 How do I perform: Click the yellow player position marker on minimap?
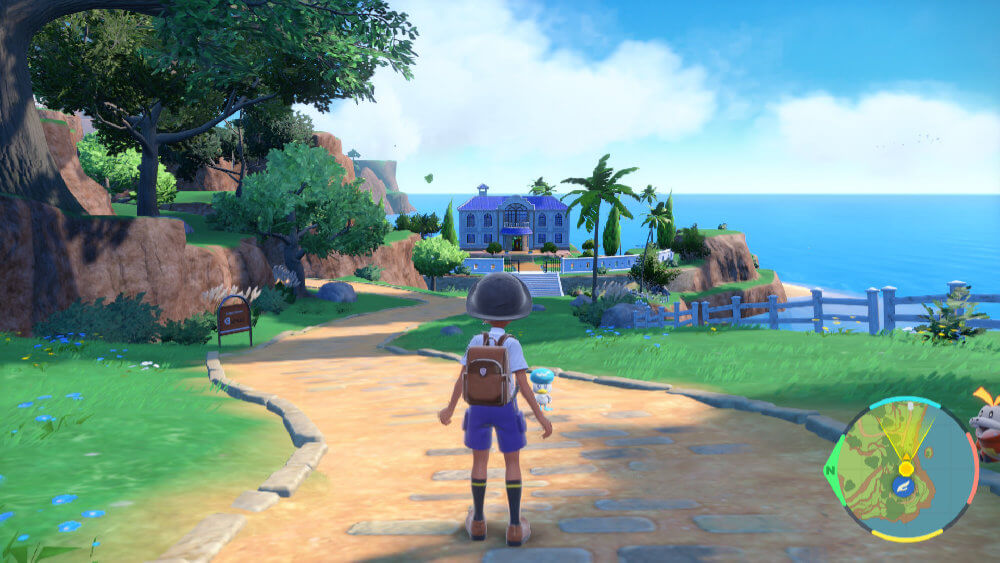906,467
